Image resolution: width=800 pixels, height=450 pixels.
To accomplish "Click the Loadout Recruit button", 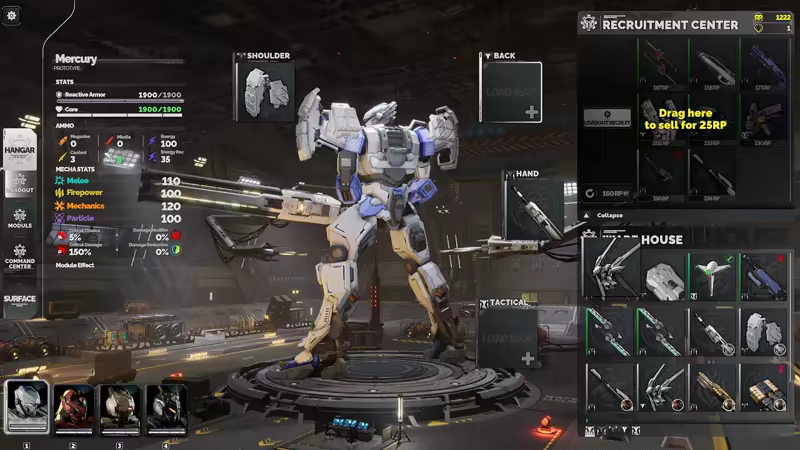I will (607, 118).
